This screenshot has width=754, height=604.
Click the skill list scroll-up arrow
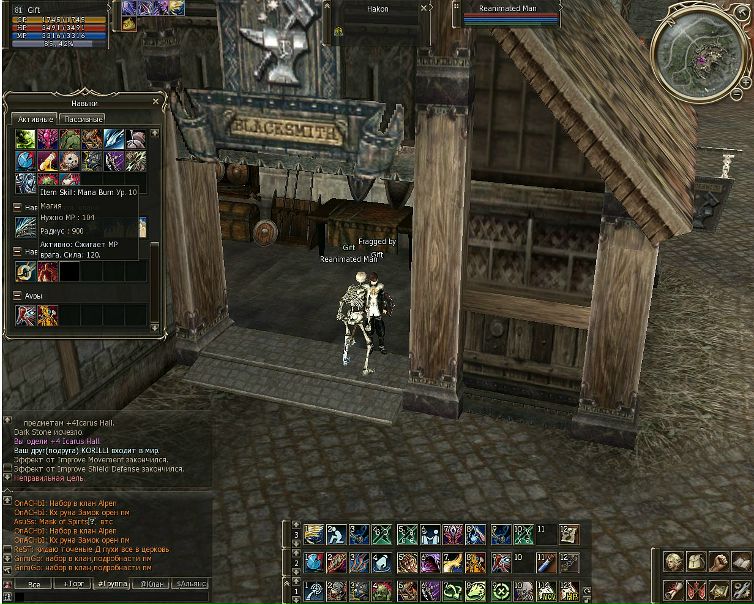click(x=154, y=130)
